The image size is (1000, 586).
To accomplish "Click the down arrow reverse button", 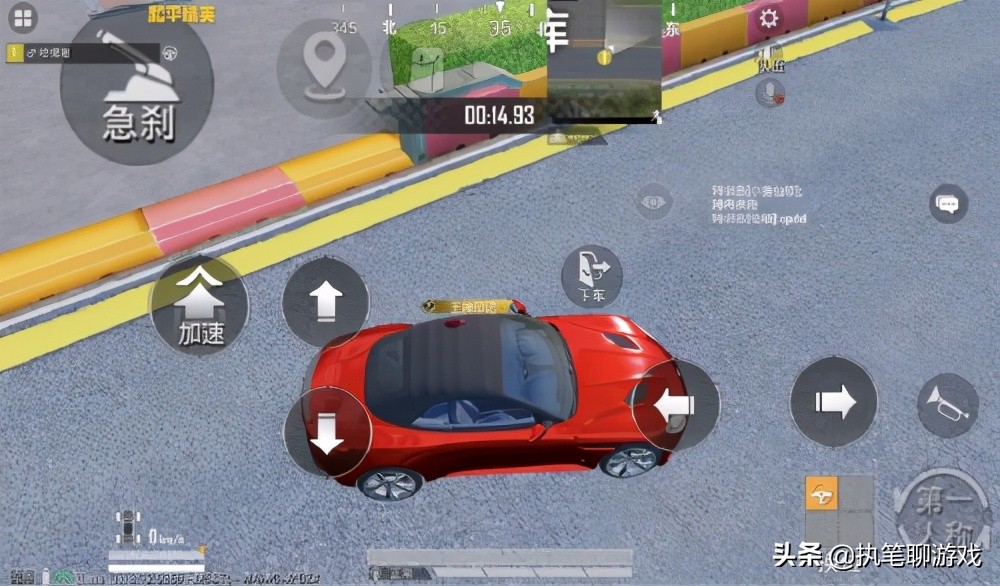I will point(327,433).
